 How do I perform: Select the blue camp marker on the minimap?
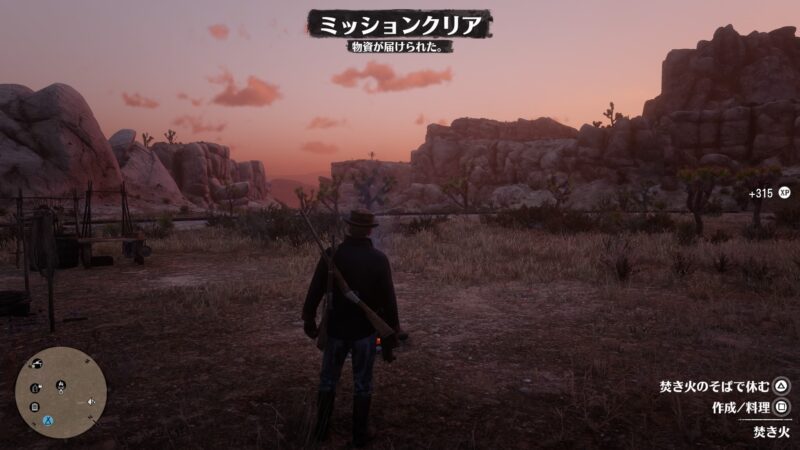click(48, 422)
